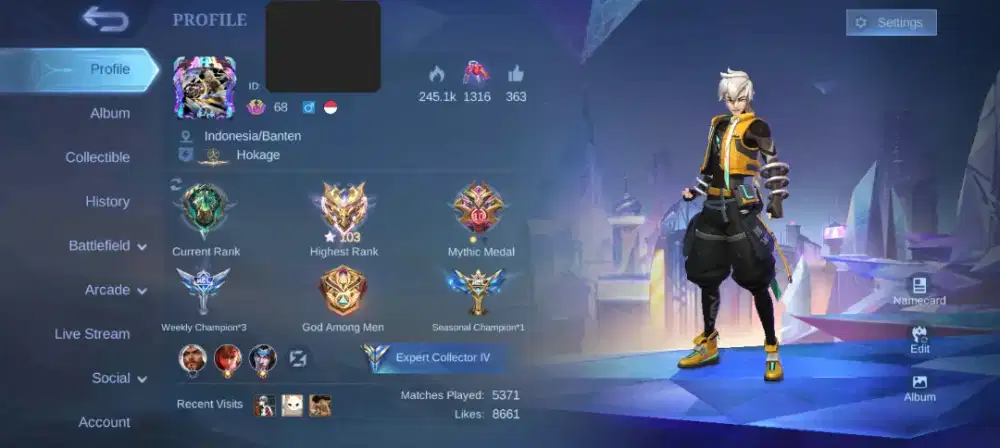
Task: Show the History tab
Action: click(x=107, y=201)
